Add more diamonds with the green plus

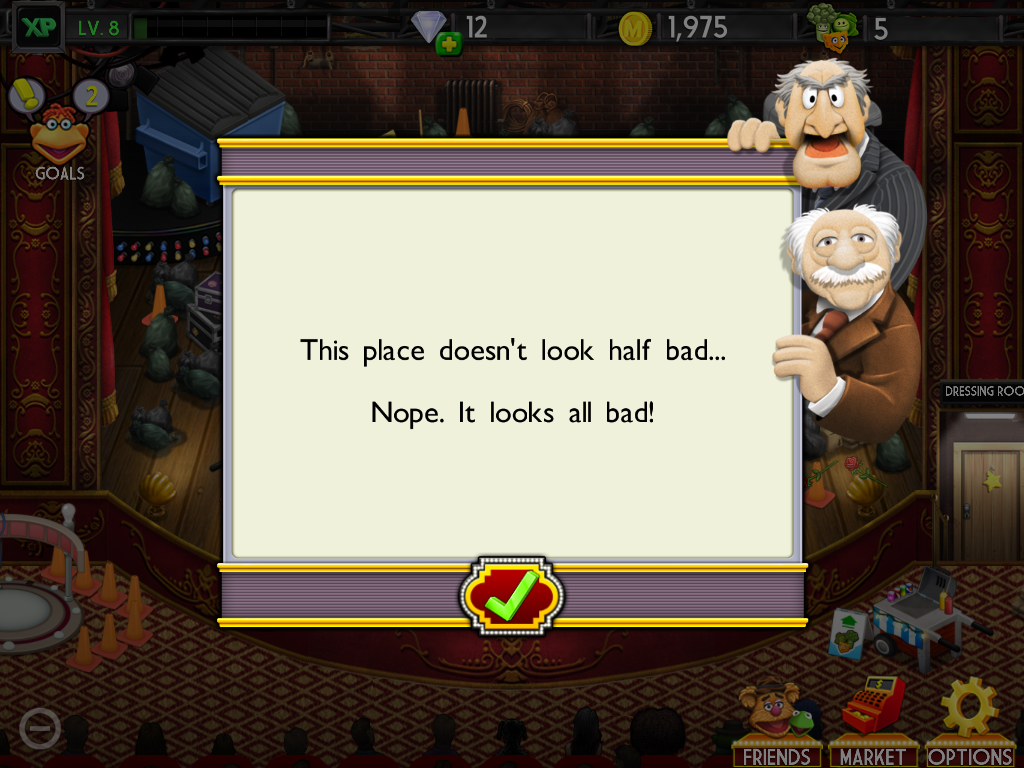pos(449,44)
